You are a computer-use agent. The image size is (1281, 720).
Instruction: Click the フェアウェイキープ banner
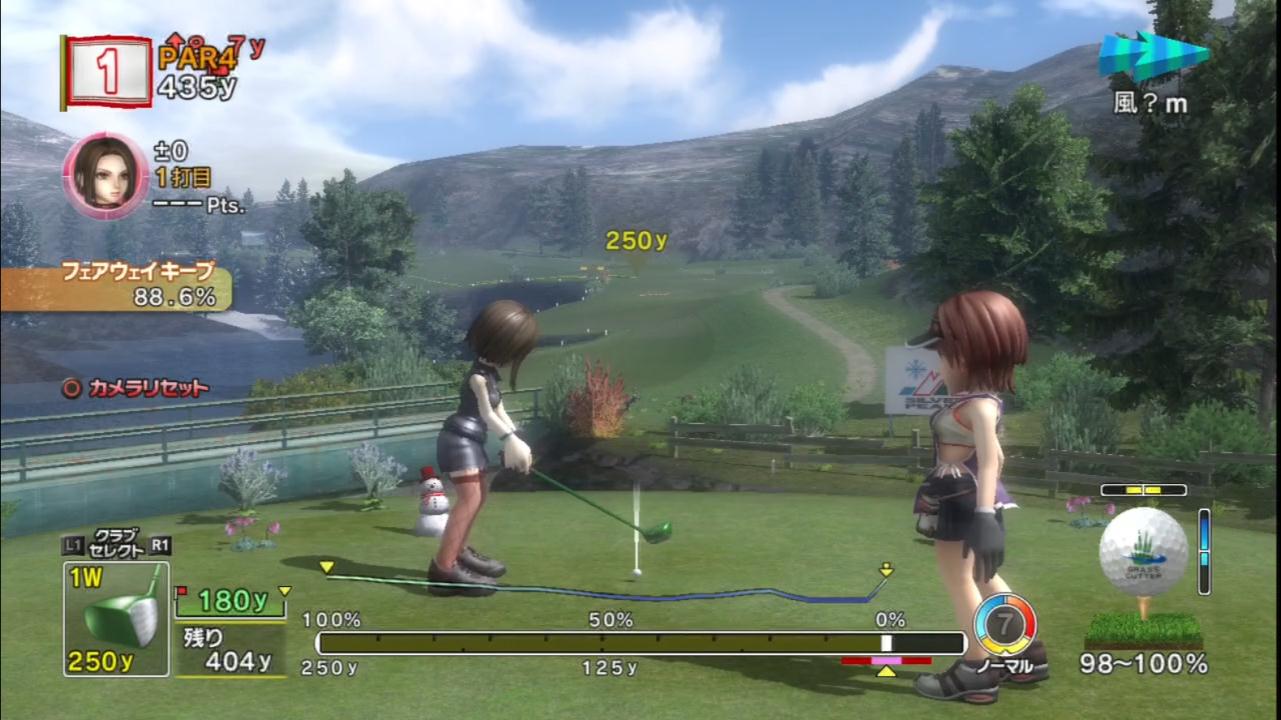pyautogui.click(x=116, y=285)
